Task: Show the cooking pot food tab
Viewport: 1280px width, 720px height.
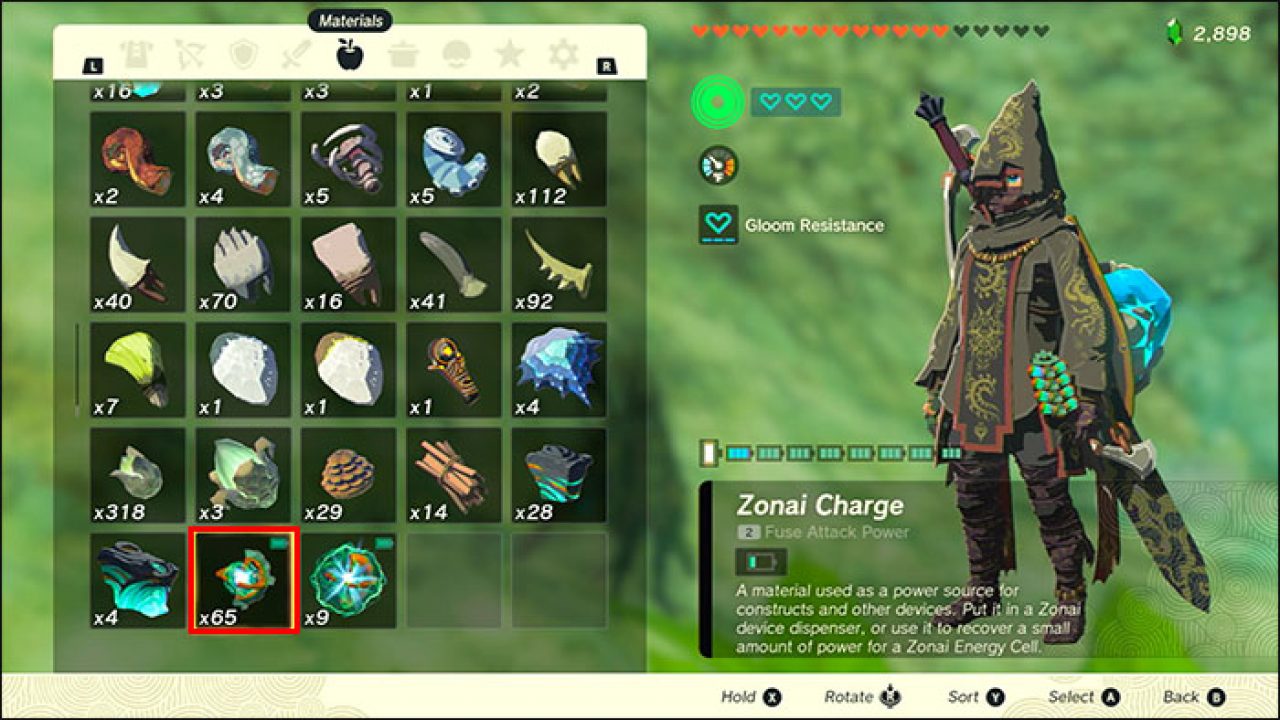Action: point(404,54)
